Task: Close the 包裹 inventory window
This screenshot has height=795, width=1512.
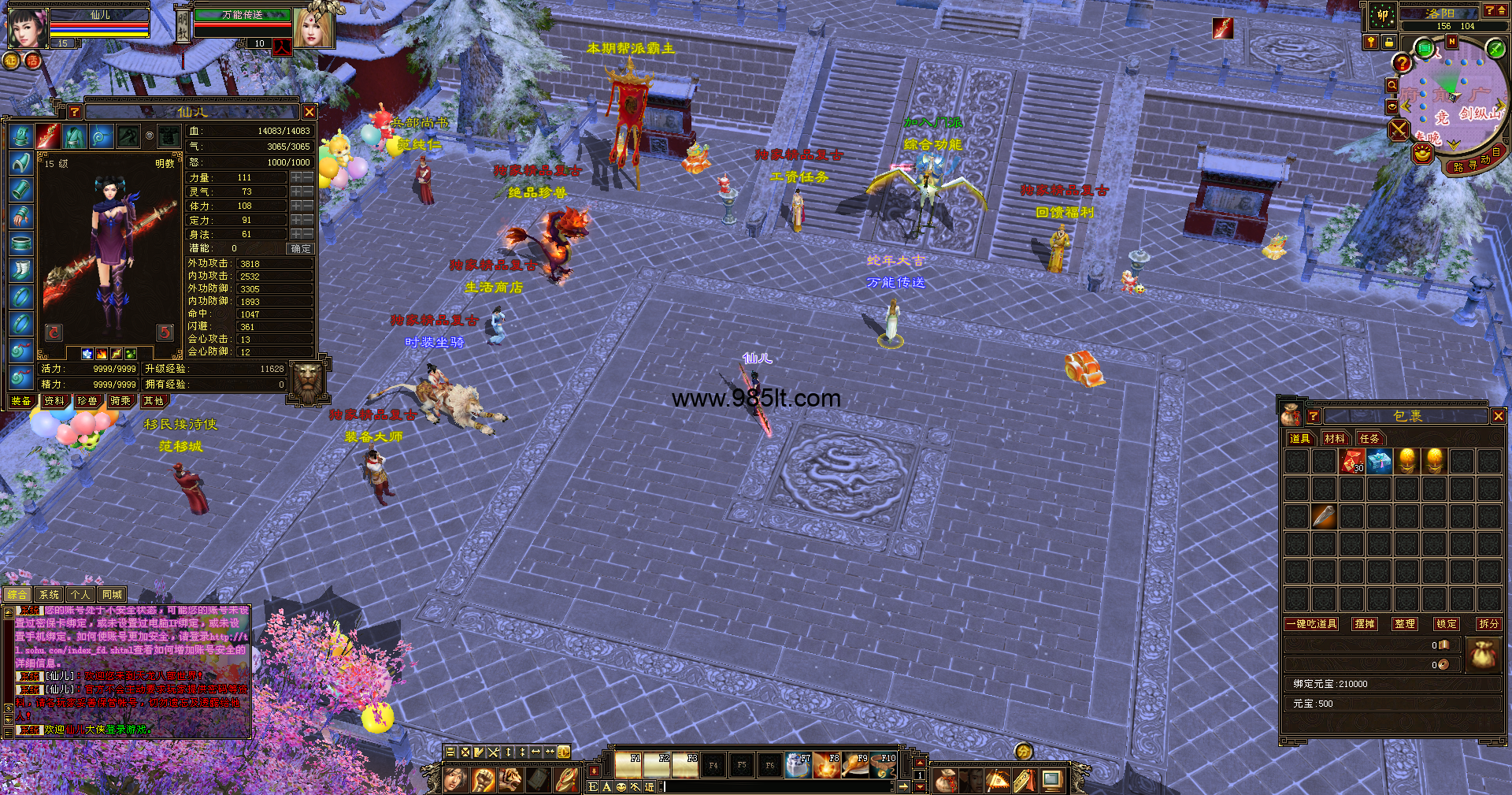Action: 1498,416
